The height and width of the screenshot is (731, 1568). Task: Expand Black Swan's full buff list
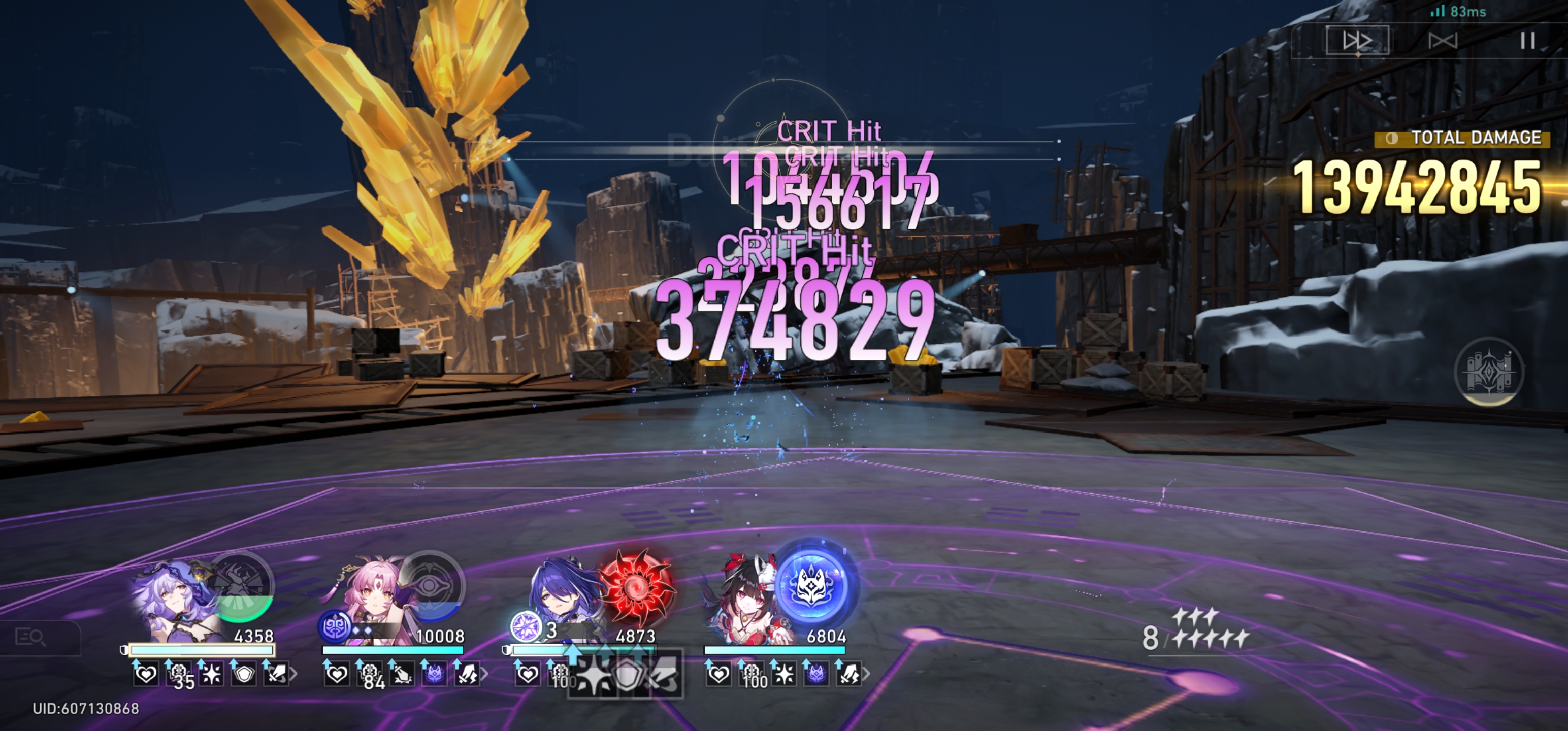pyautogui.click(x=293, y=674)
